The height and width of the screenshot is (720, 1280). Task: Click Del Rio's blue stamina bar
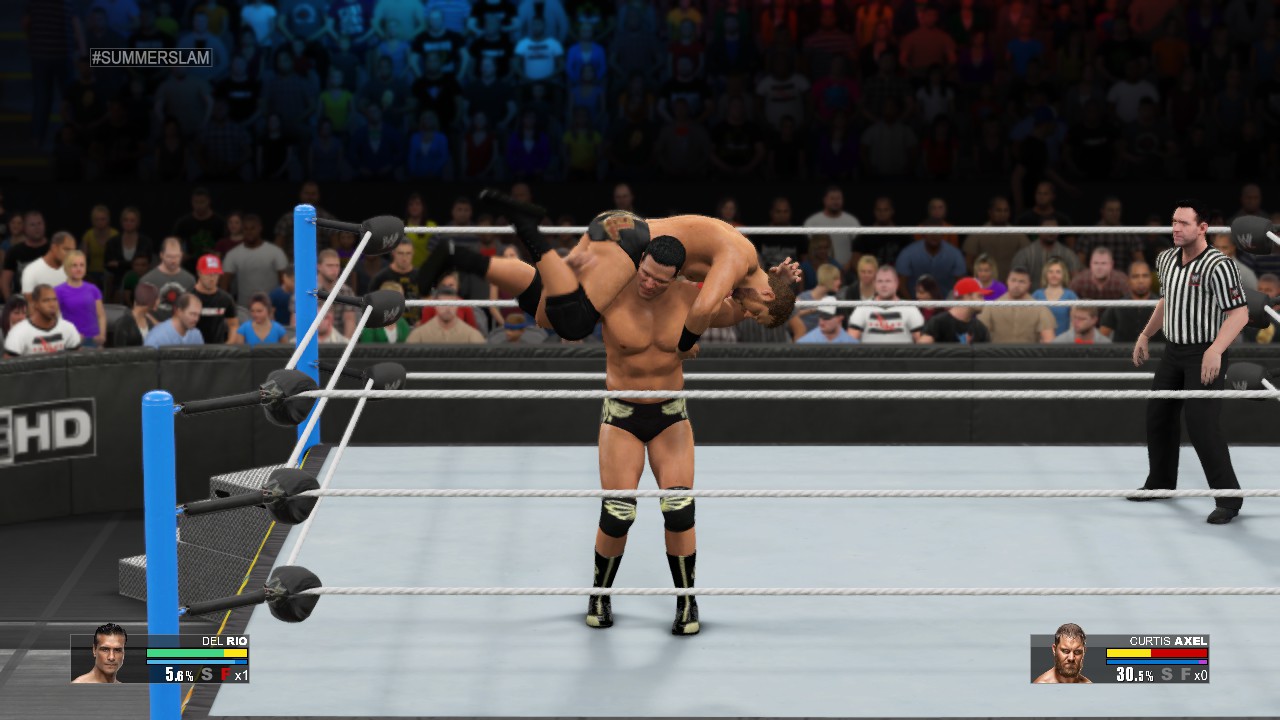195,662
